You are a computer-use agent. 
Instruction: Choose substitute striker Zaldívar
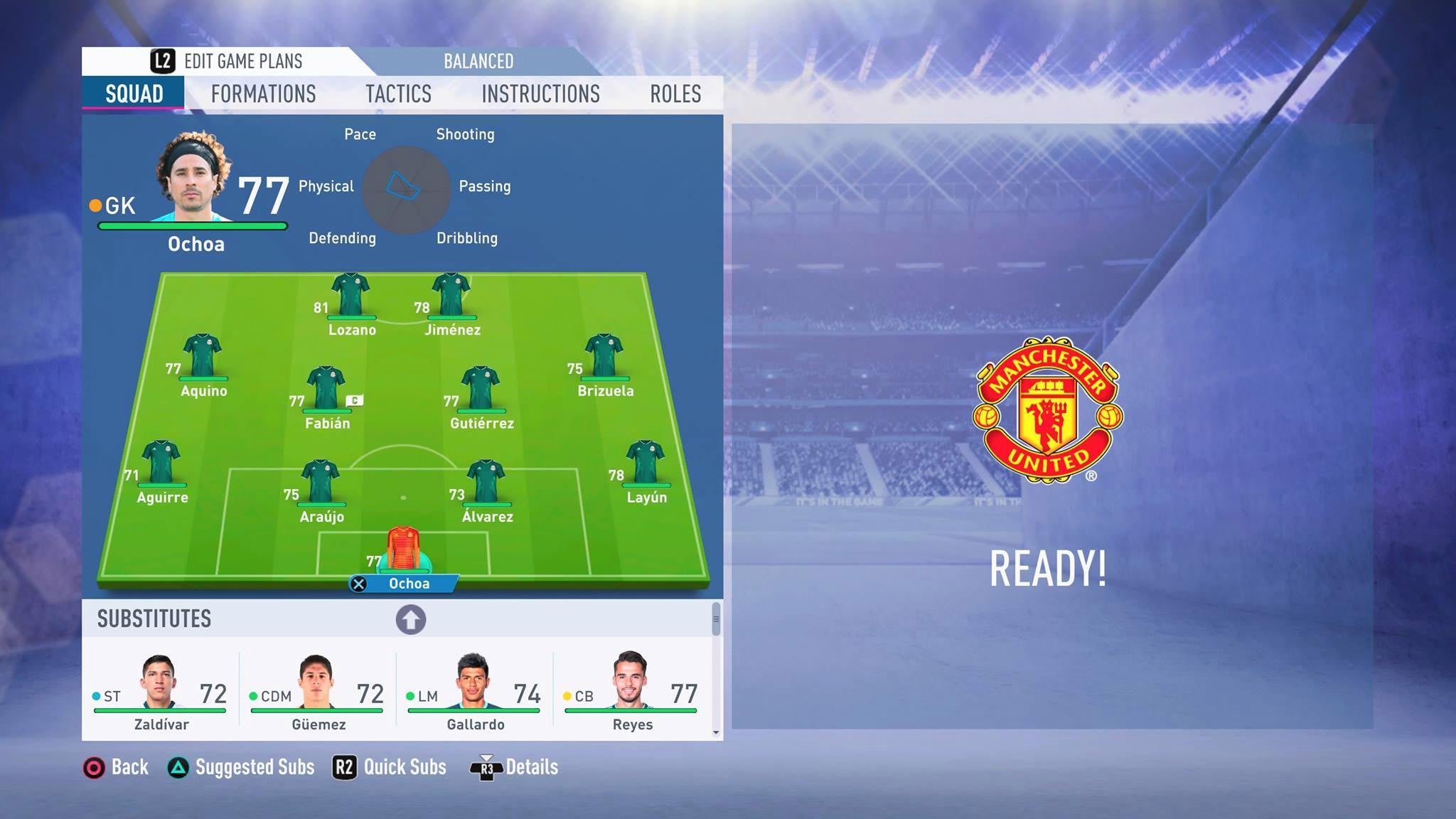pos(160,690)
